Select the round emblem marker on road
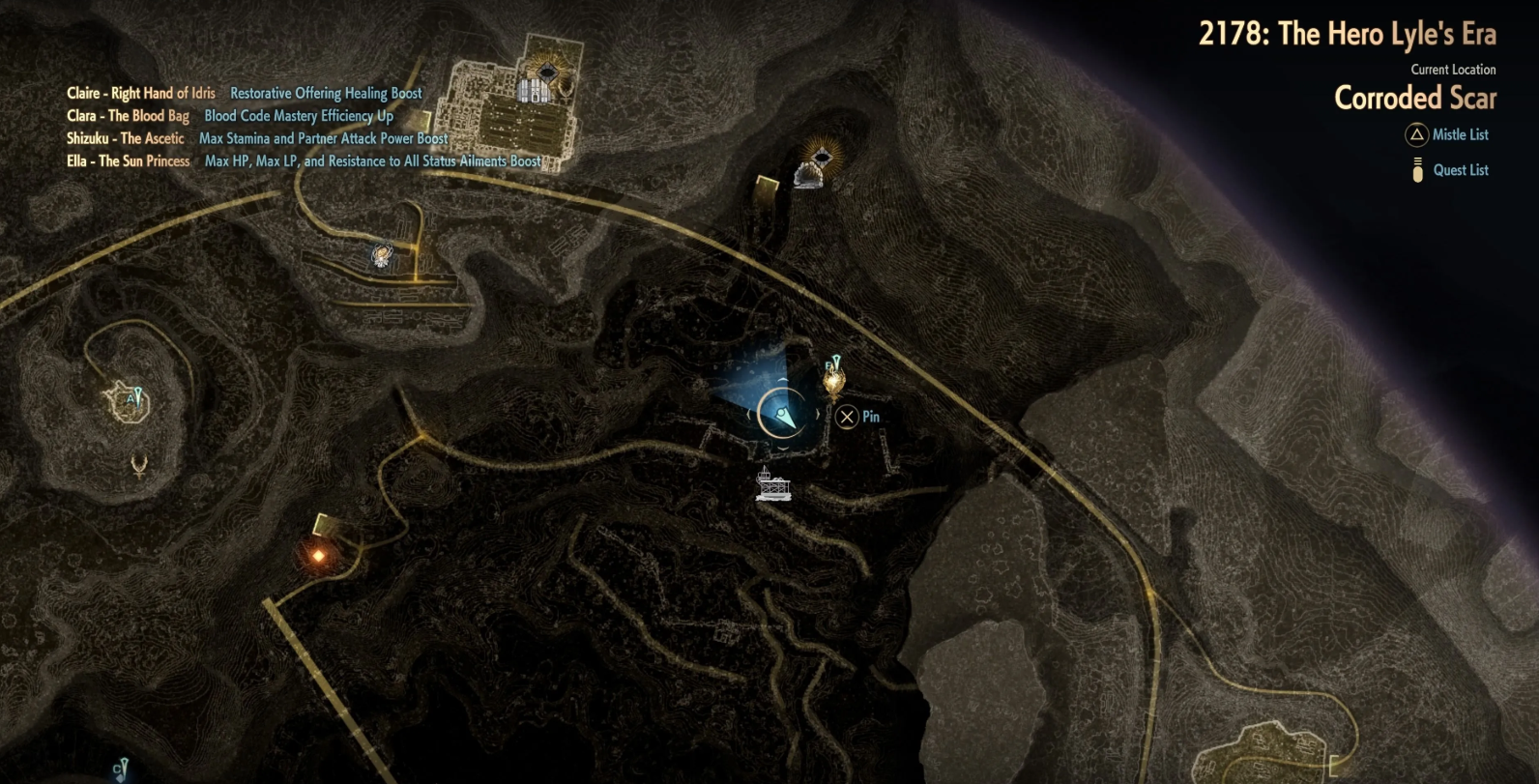 tap(382, 256)
